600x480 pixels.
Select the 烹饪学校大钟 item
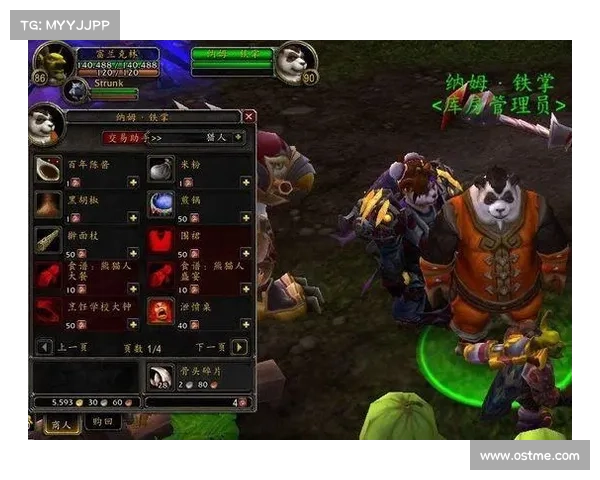click(x=48, y=311)
